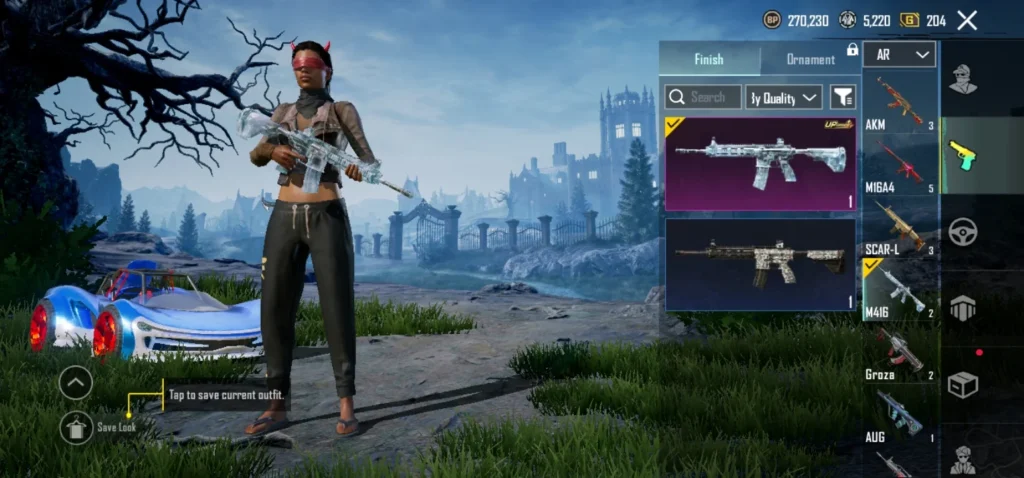Click the Save Look hanger button
Viewport: 1024px width, 478px height.
(77, 428)
